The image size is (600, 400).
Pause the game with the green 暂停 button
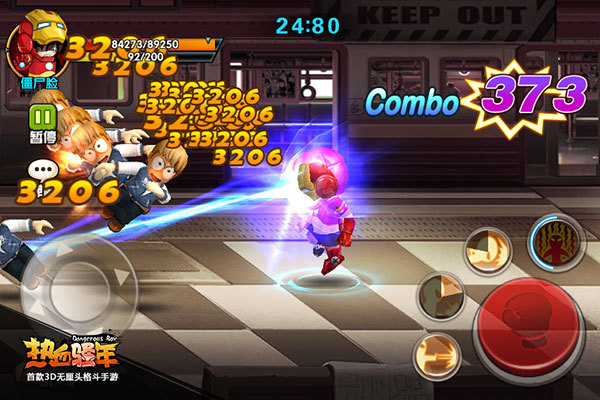point(40,118)
